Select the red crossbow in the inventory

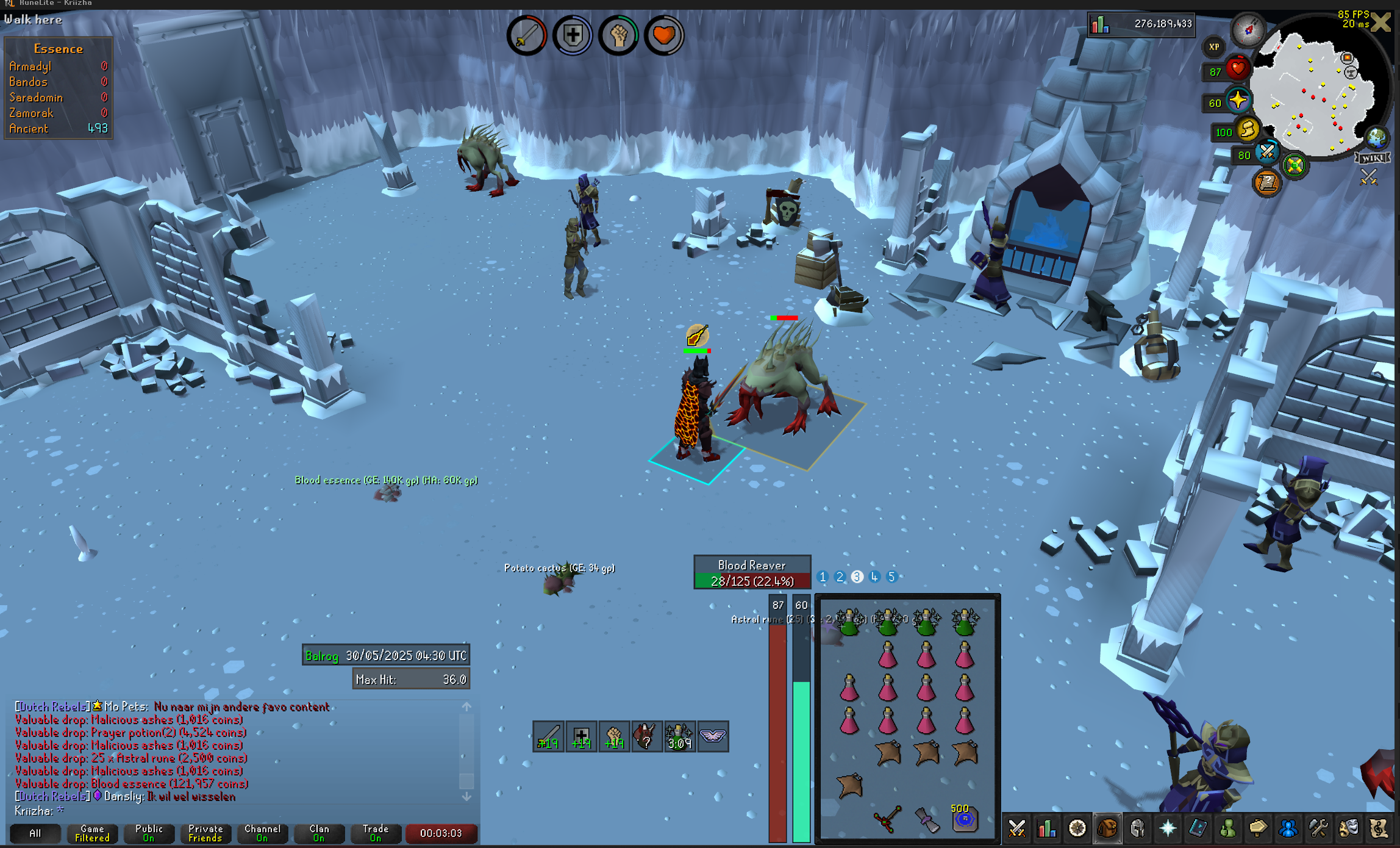coord(887,819)
